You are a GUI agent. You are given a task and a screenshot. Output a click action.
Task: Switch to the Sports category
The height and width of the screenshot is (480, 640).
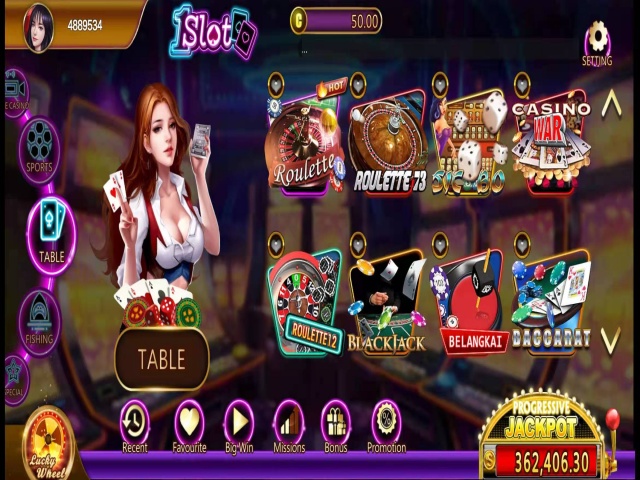click(39, 146)
